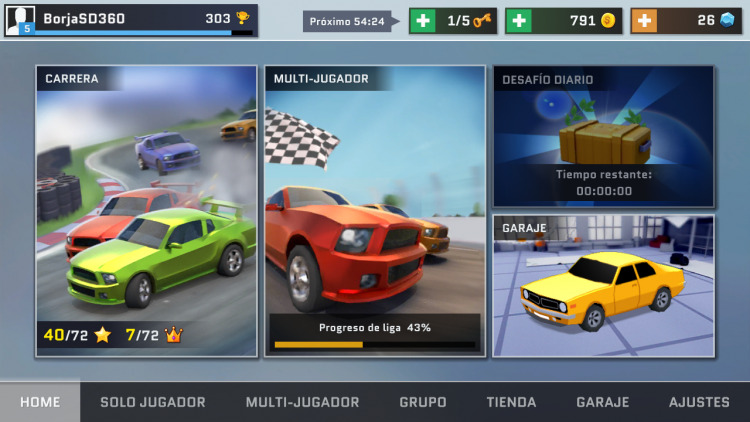
Task: Open the Grupo tab
Action: (x=423, y=402)
